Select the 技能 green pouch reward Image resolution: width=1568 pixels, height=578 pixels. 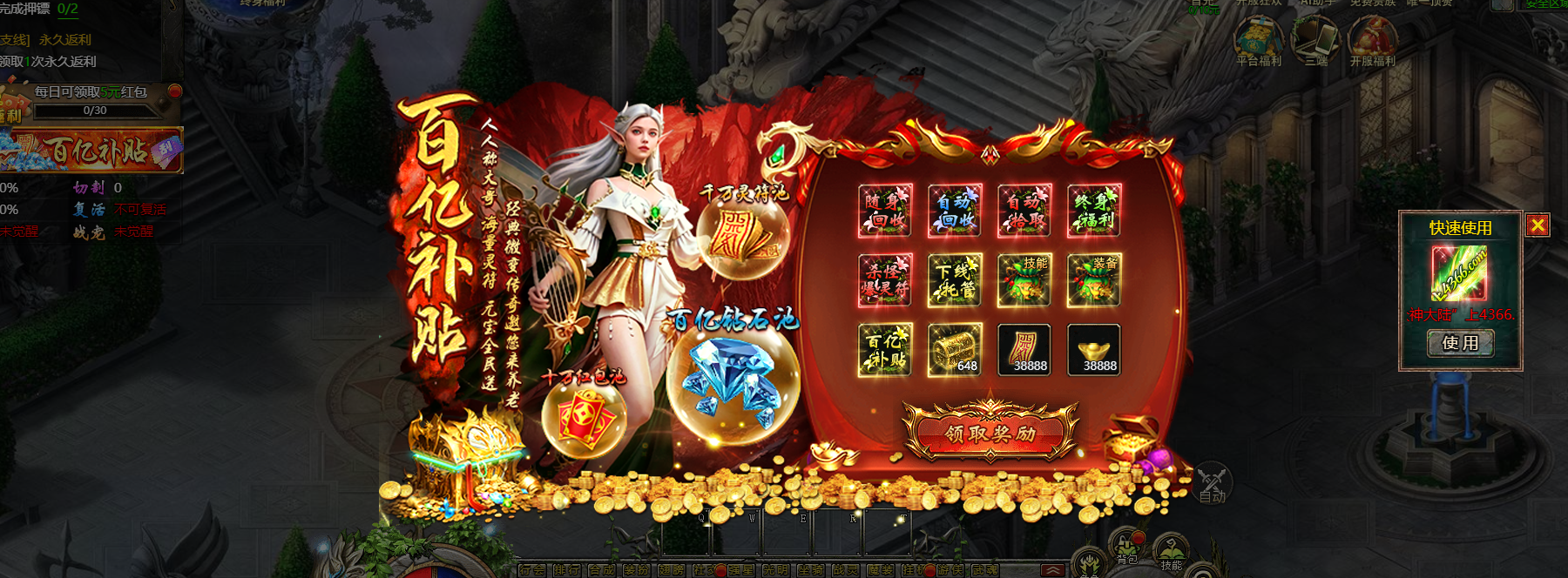coord(1024,280)
